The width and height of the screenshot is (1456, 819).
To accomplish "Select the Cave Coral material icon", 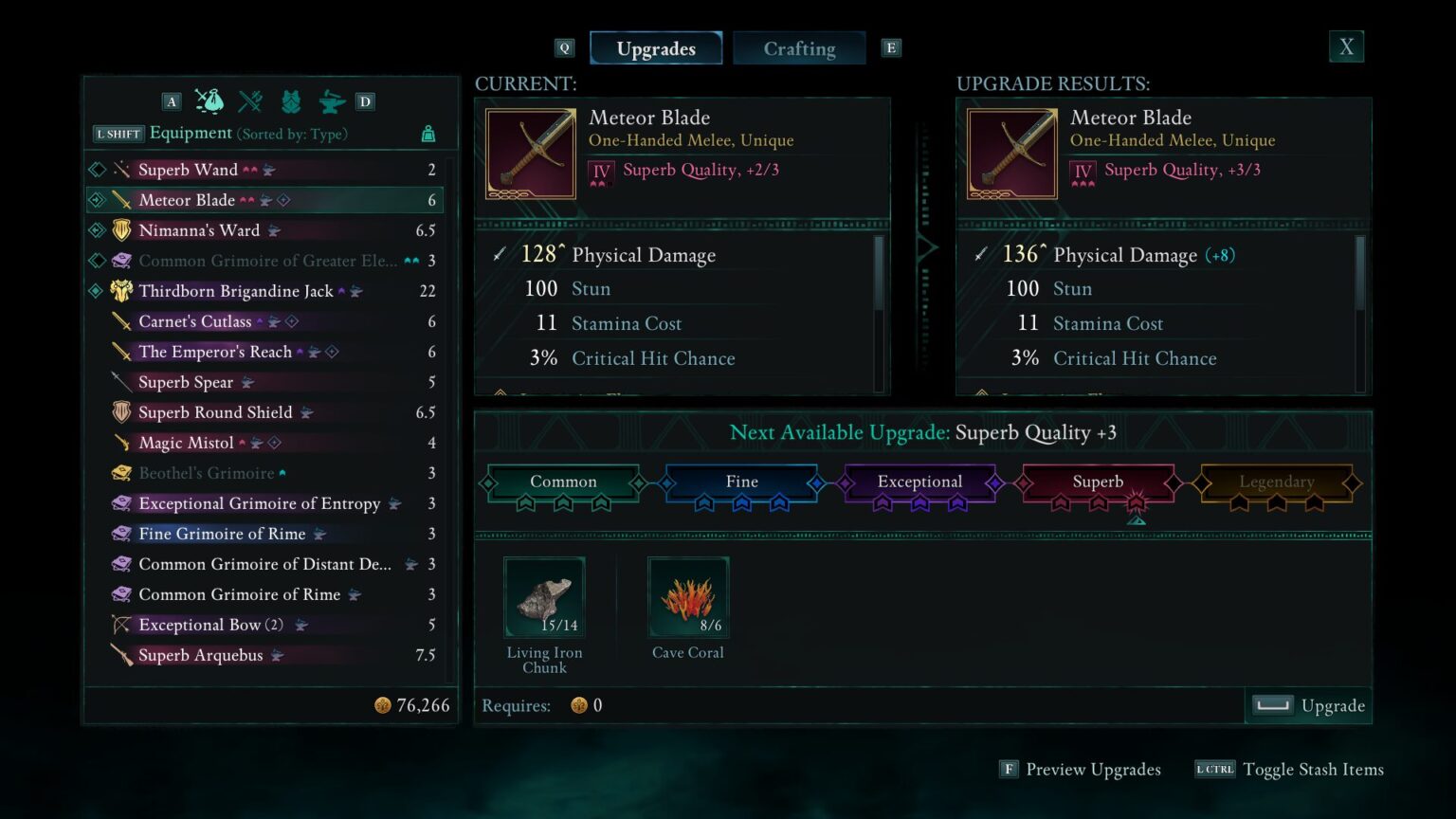I will tap(688, 597).
